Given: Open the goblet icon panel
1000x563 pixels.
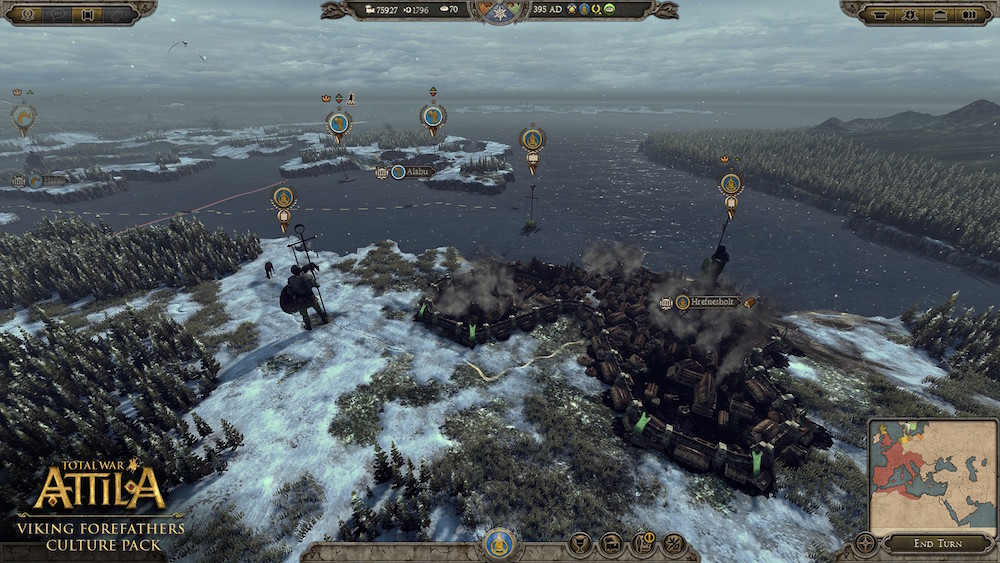Looking at the screenshot, I should point(578,544).
